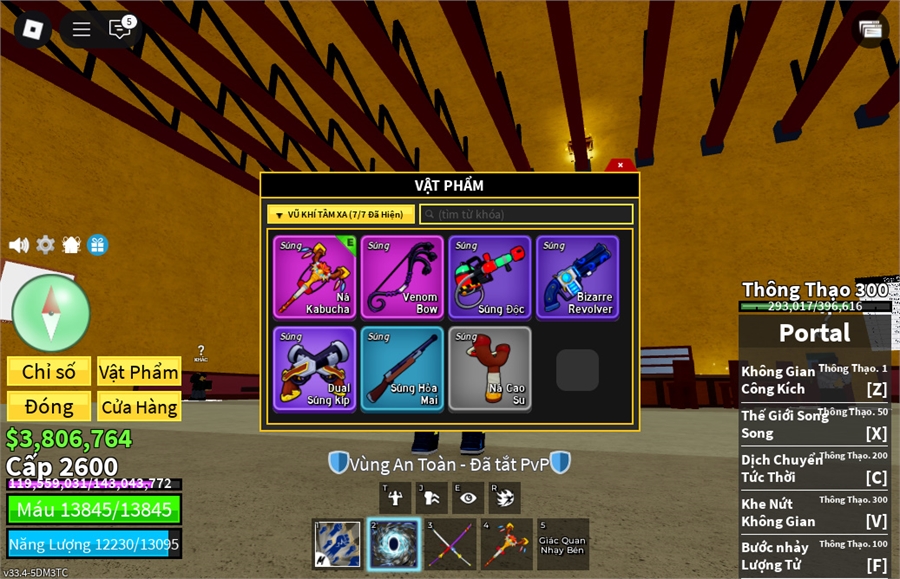Select the crossed swords hotbar slot

(x=449, y=545)
